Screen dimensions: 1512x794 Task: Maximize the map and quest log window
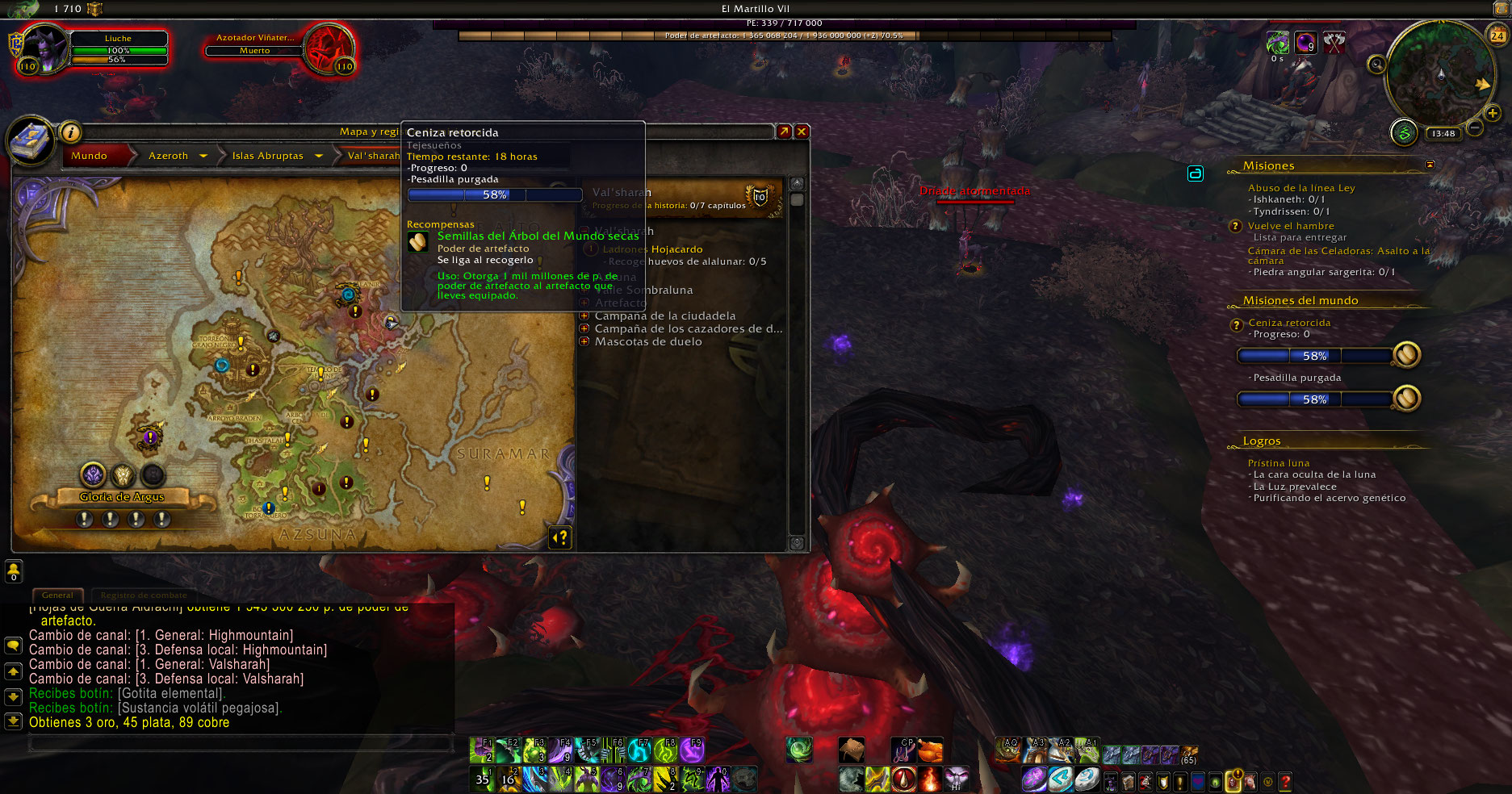point(783,132)
